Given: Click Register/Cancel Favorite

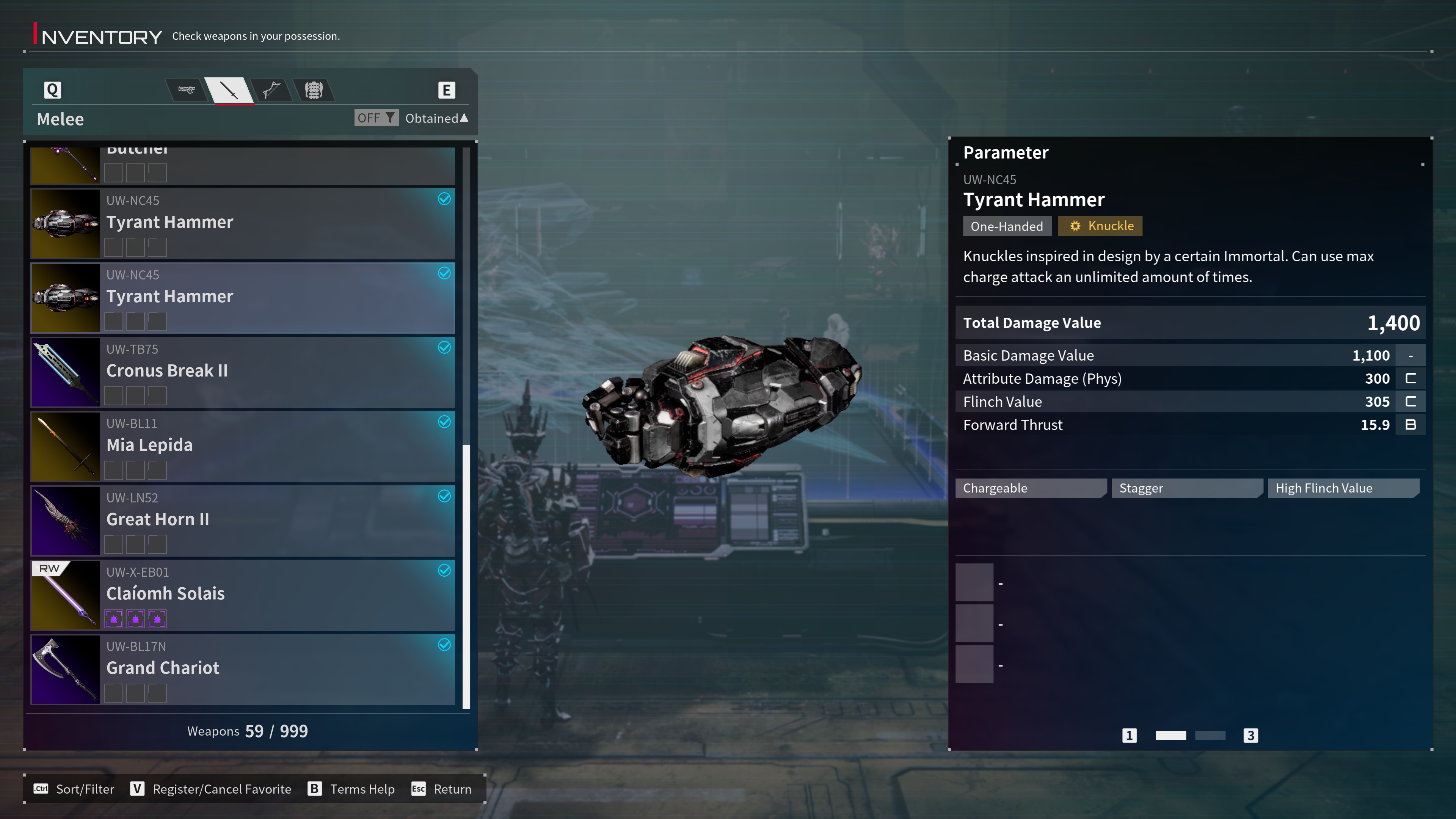Looking at the screenshot, I should (x=211, y=789).
